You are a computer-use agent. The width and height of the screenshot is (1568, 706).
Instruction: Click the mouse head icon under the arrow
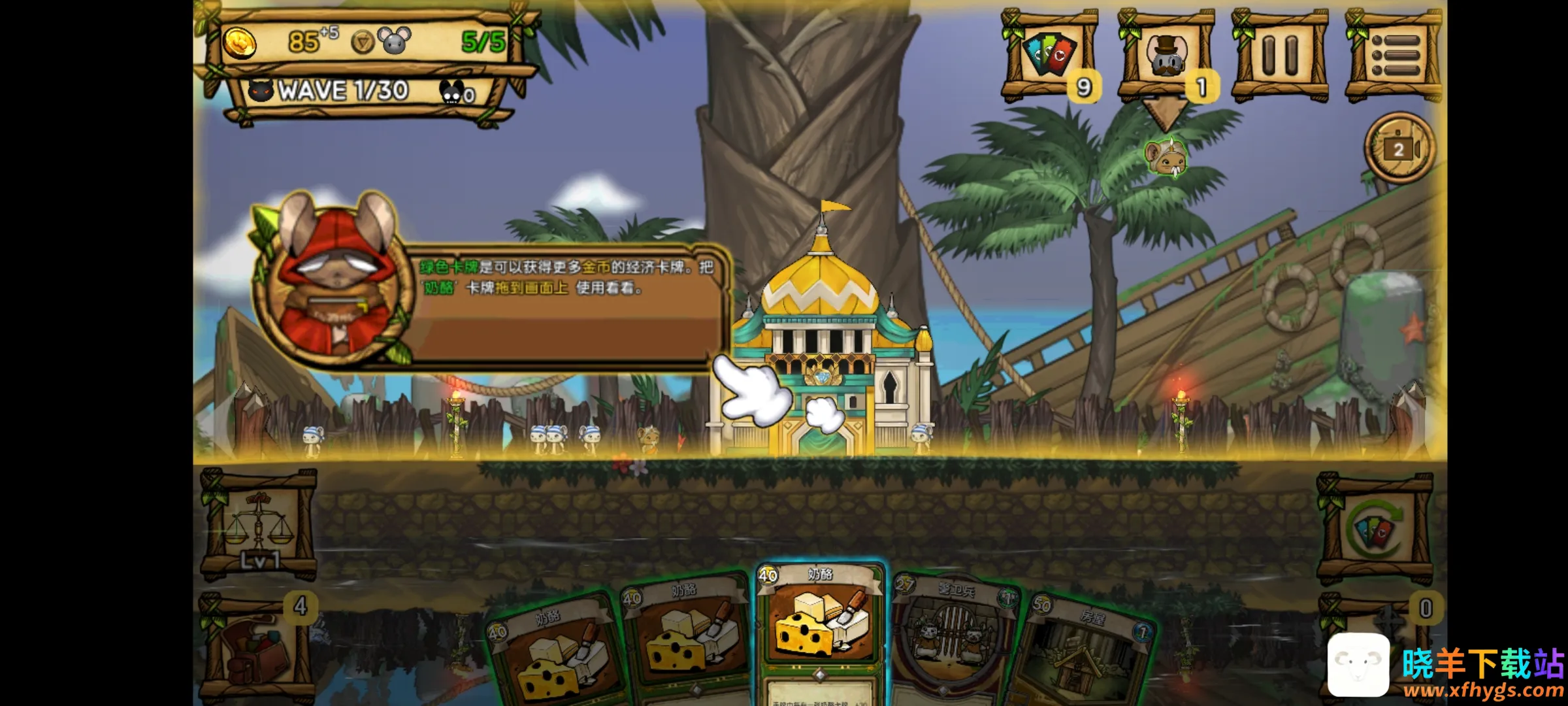tap(1166, 158)
